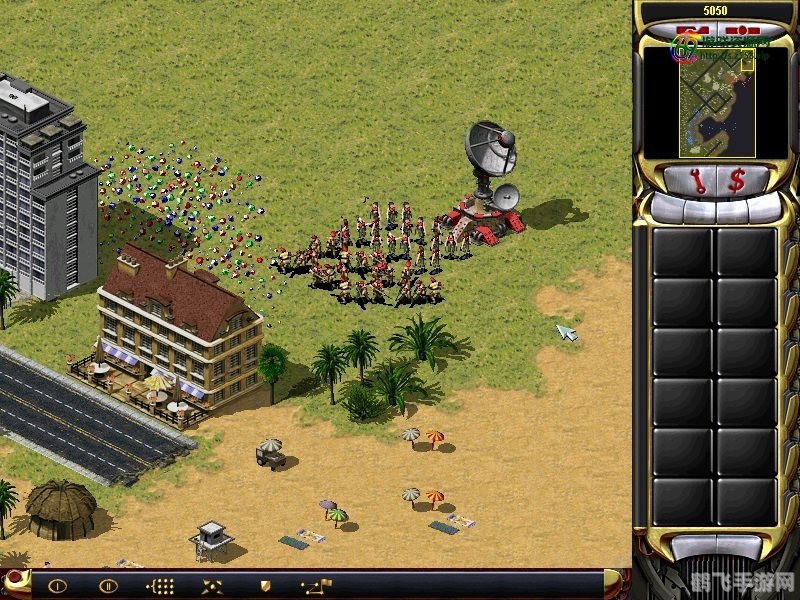Select the team 2 button on the command bar
The width and height of the screenshot is (800, 600).
(108, 586)
